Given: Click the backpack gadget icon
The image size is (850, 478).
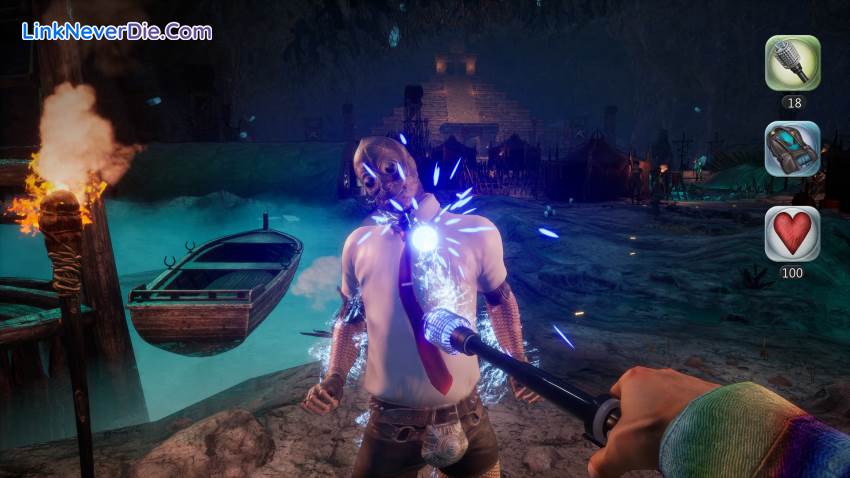Looking at the screenshot, I should point(792,148).
